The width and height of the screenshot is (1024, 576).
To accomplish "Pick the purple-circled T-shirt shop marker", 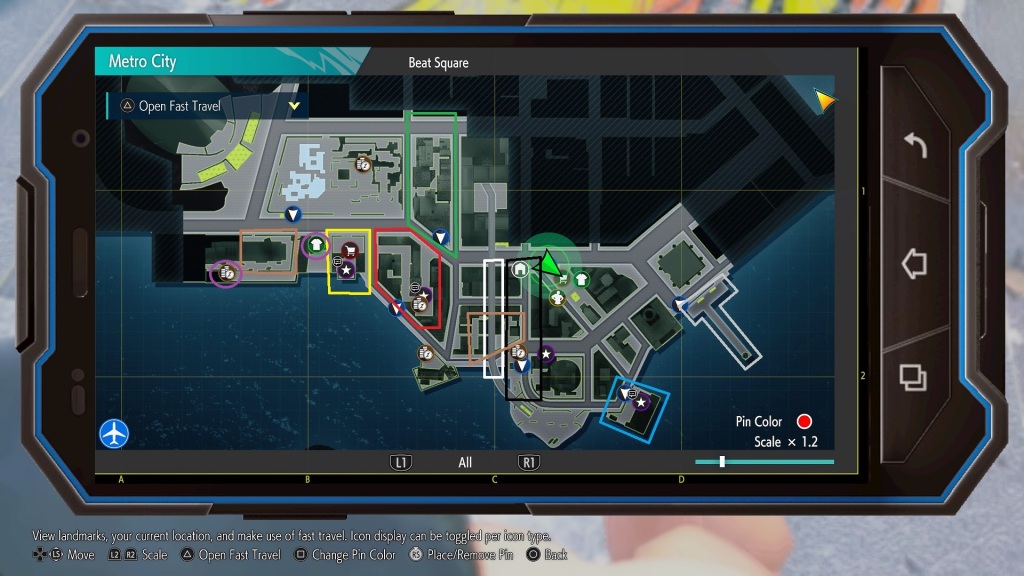I will [x=317, y=244].
